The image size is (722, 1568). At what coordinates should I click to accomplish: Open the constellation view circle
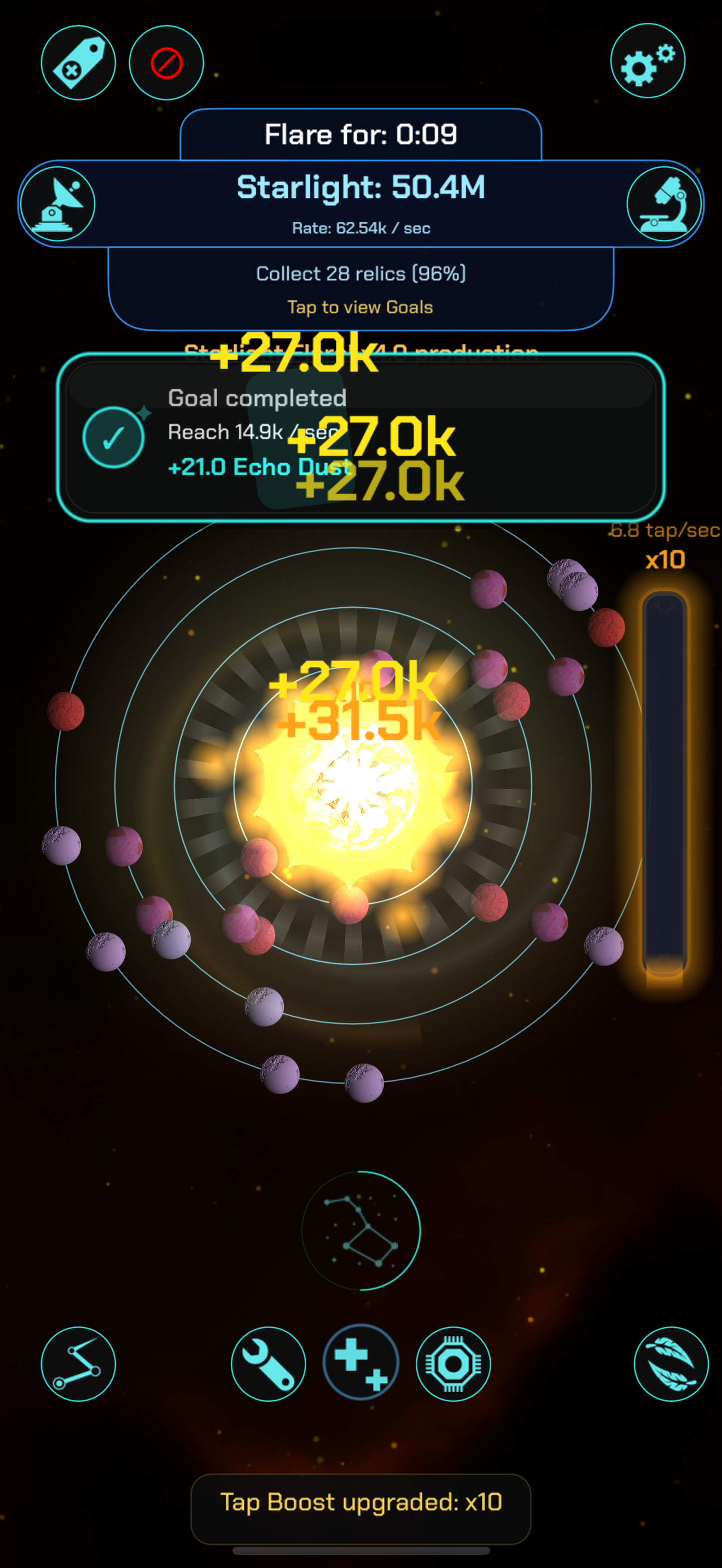click(360, 1231)
